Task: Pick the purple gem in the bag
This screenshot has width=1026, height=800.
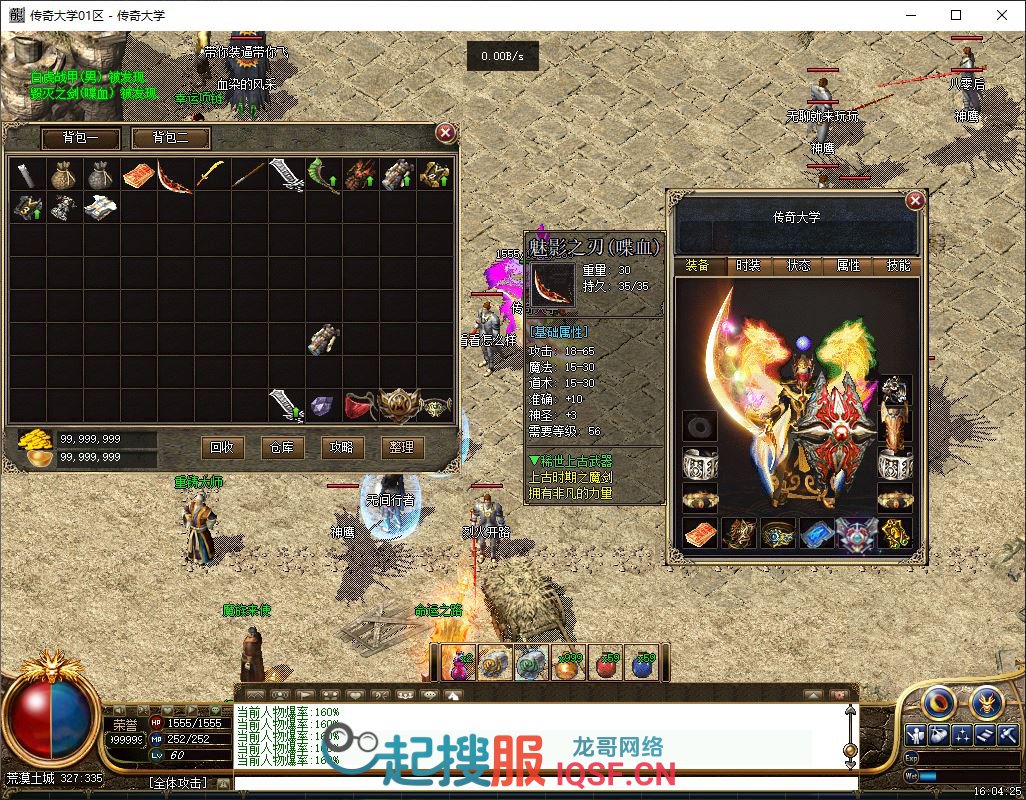Action: (323, 405)
